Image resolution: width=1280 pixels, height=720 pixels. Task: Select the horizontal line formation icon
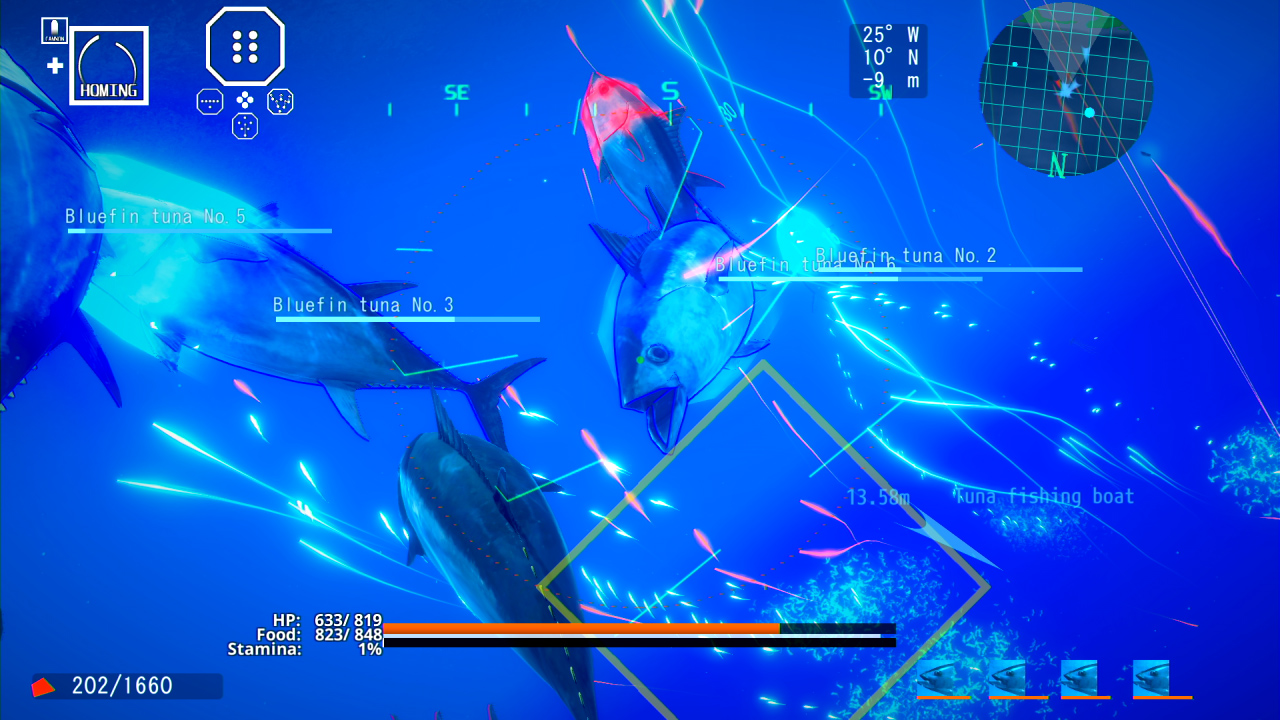[x=209, y=100]
